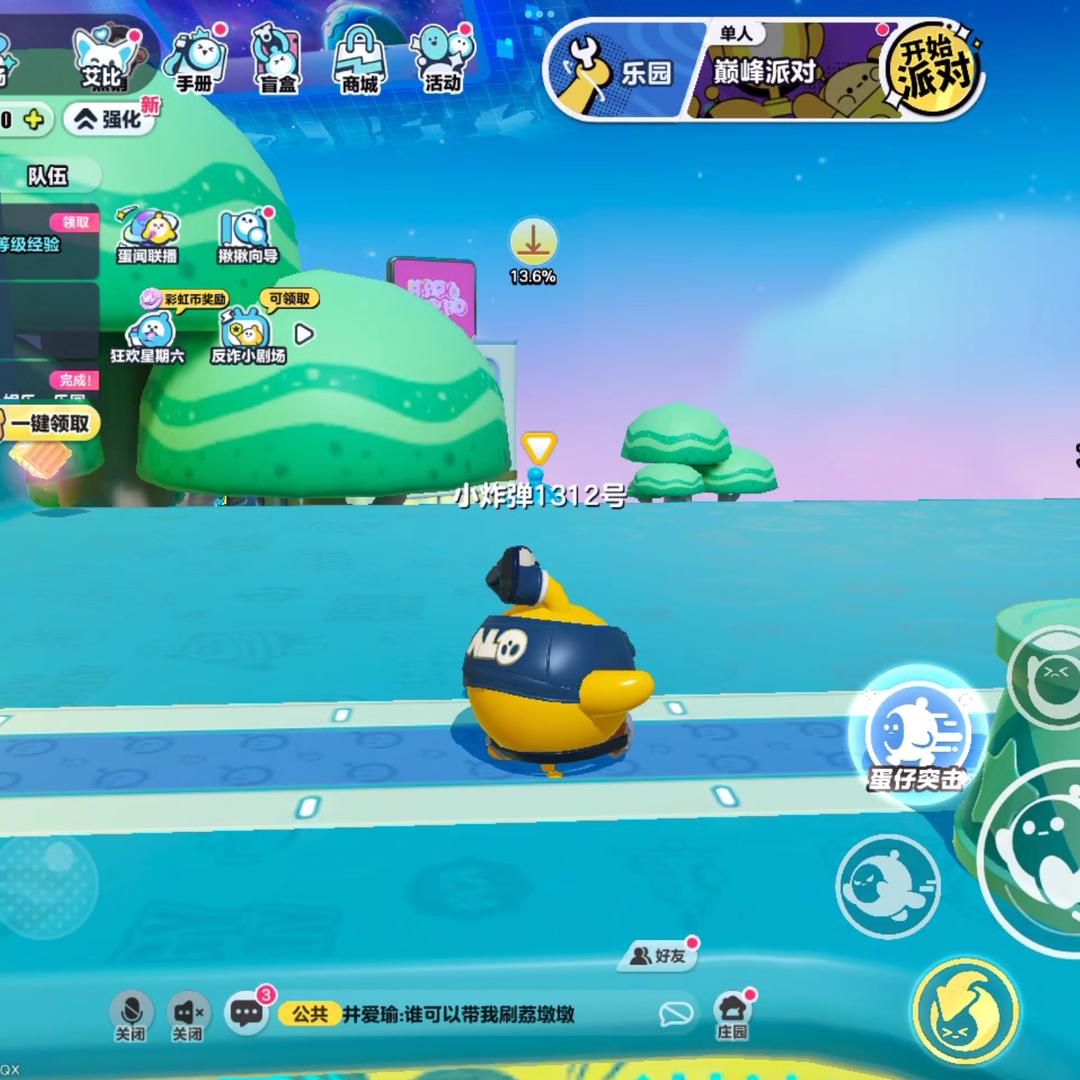Open the 盲盒 blind box menu
1080x1080 pixels.
point(276,60)
